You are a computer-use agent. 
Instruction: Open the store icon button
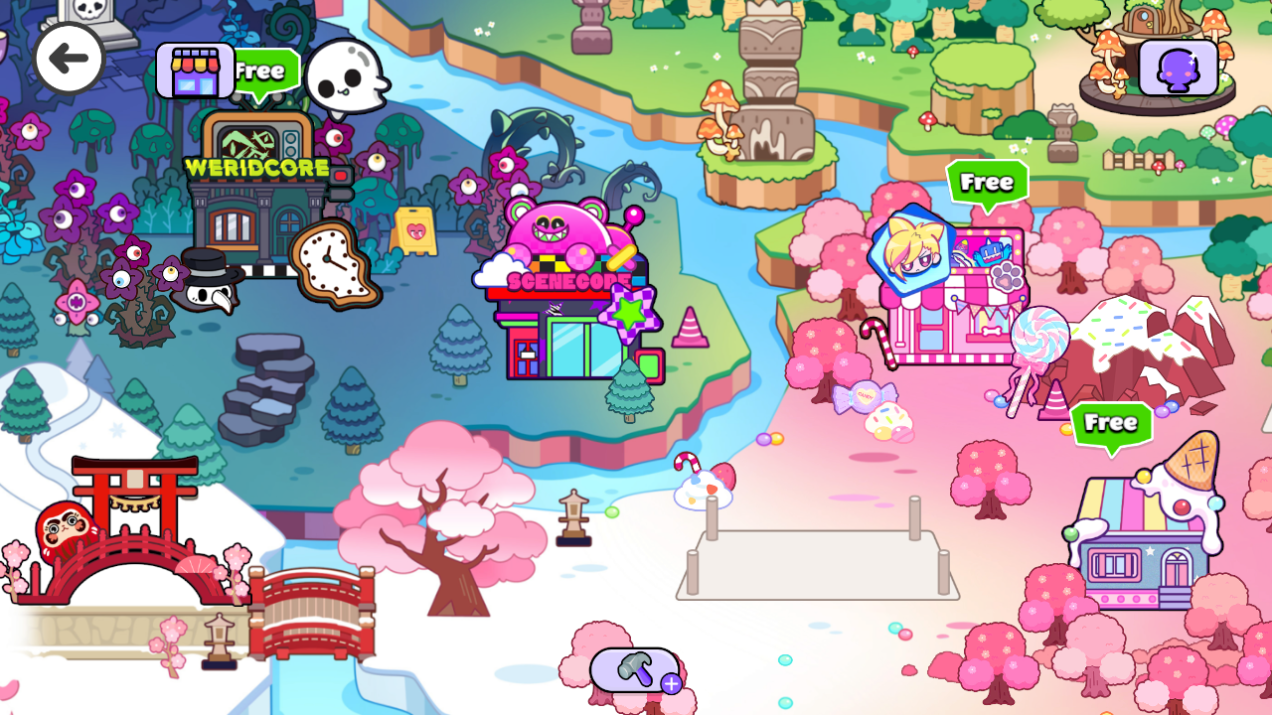click(x=195, y=70)
